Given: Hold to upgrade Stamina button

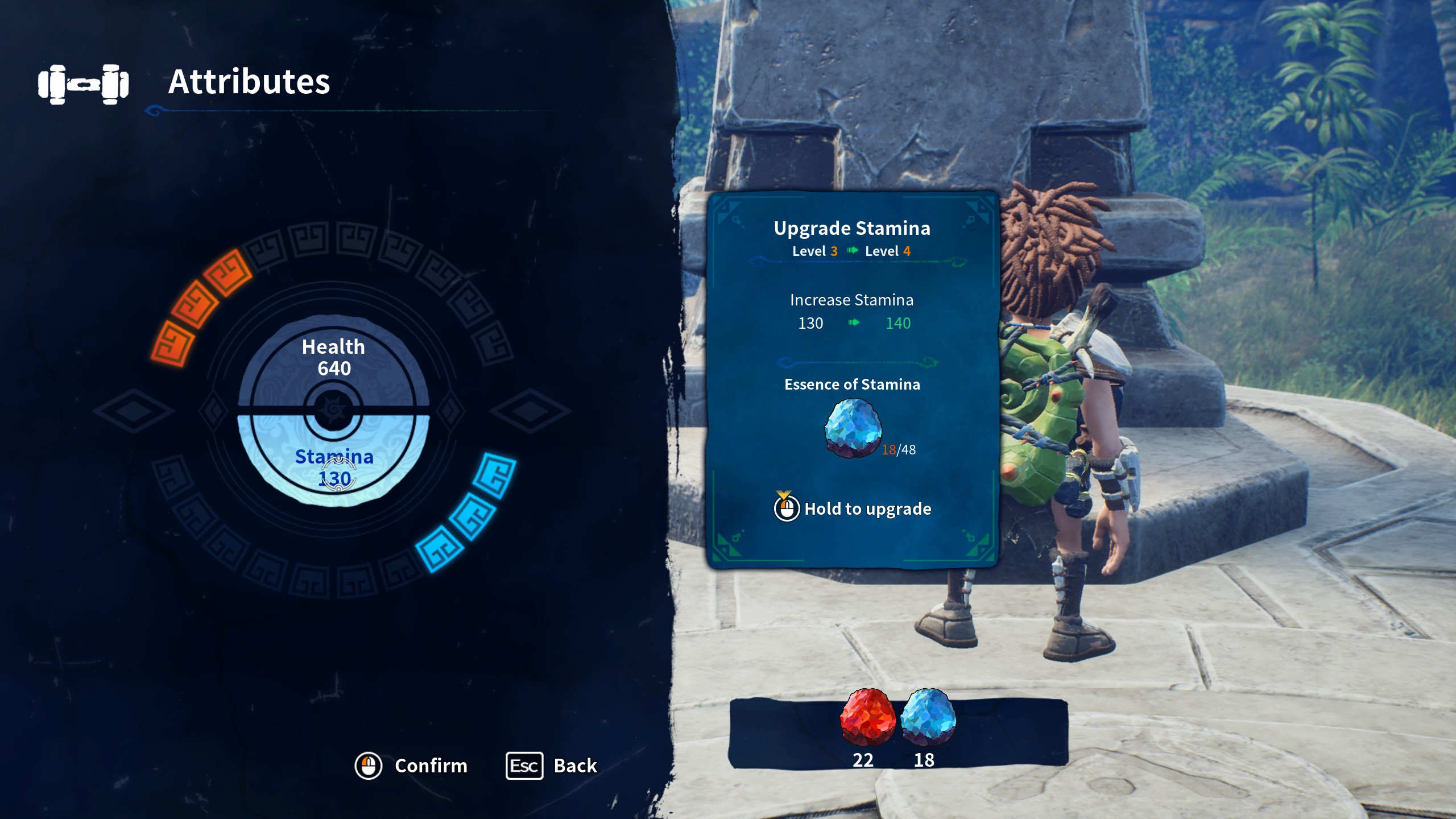Looking at the screenshot, I should pos(852,508).
